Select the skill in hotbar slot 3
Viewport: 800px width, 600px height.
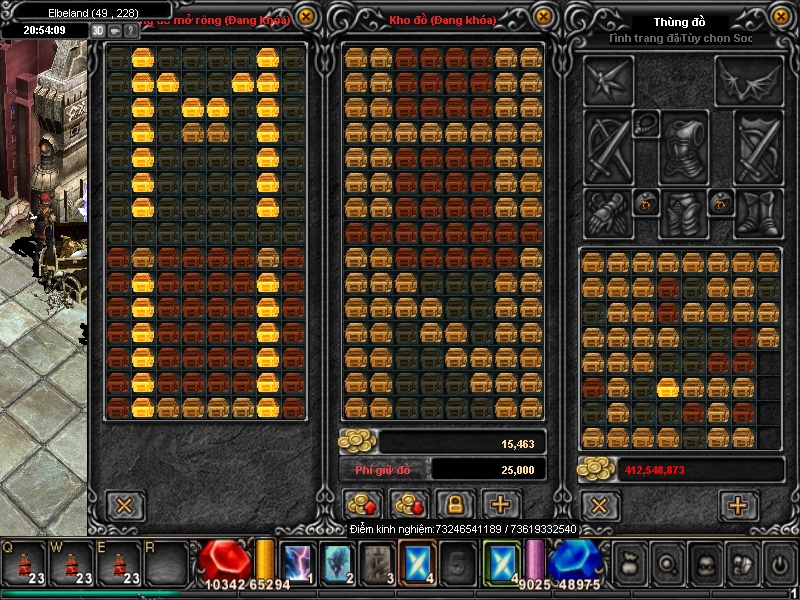[376, 563]
